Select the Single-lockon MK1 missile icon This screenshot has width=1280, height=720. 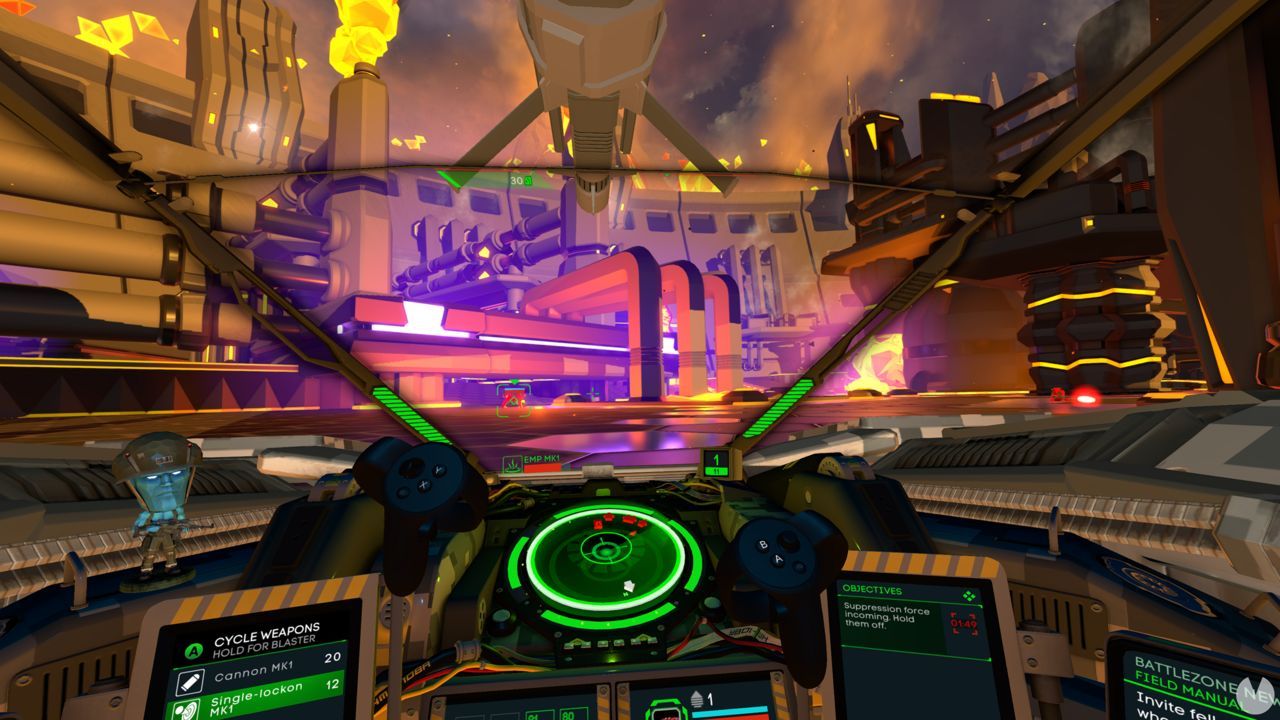187,709
